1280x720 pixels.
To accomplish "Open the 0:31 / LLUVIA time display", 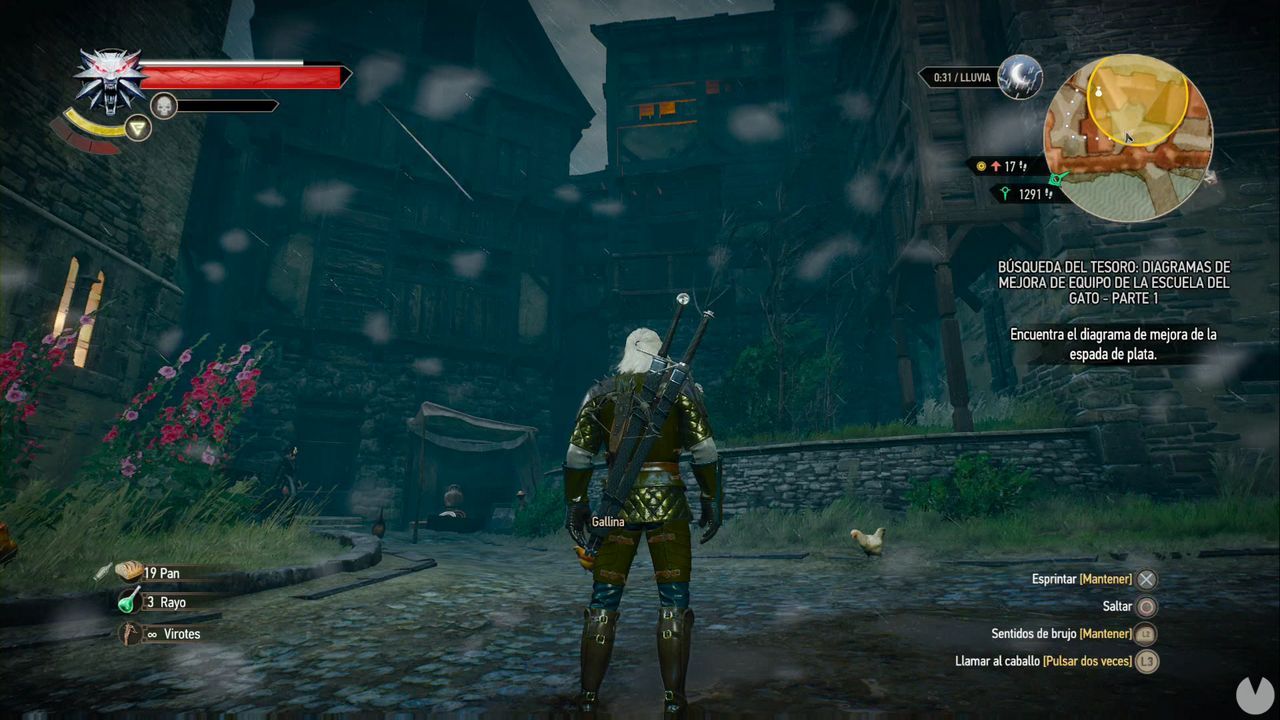I will tap(963, 76).
